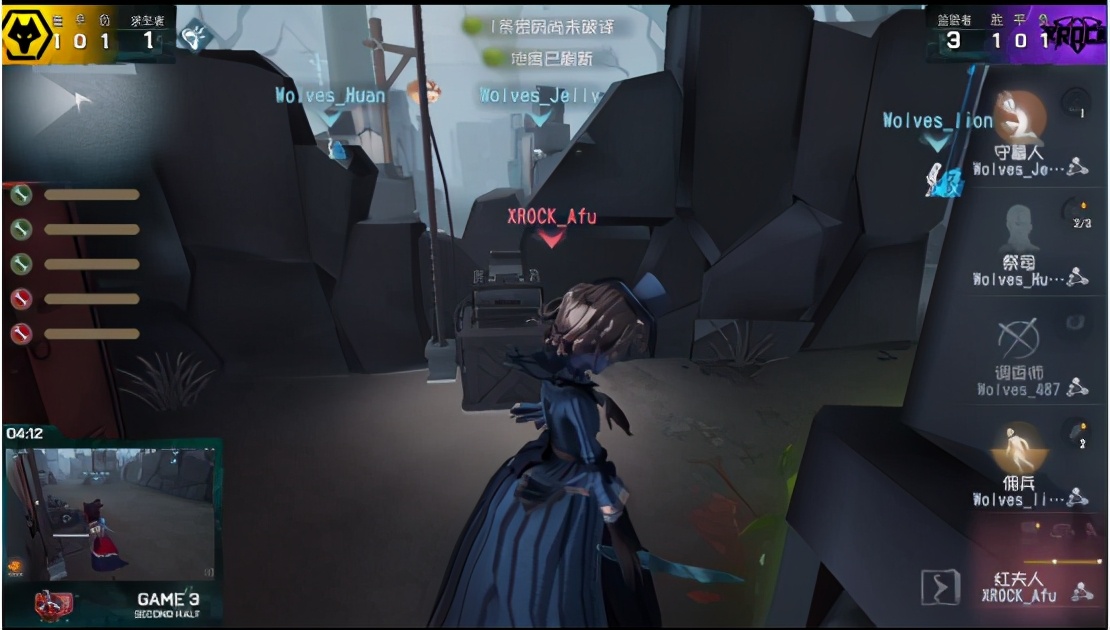
Task: Click the talent icon next to Wolves_487
Action: click(1078, 389)
